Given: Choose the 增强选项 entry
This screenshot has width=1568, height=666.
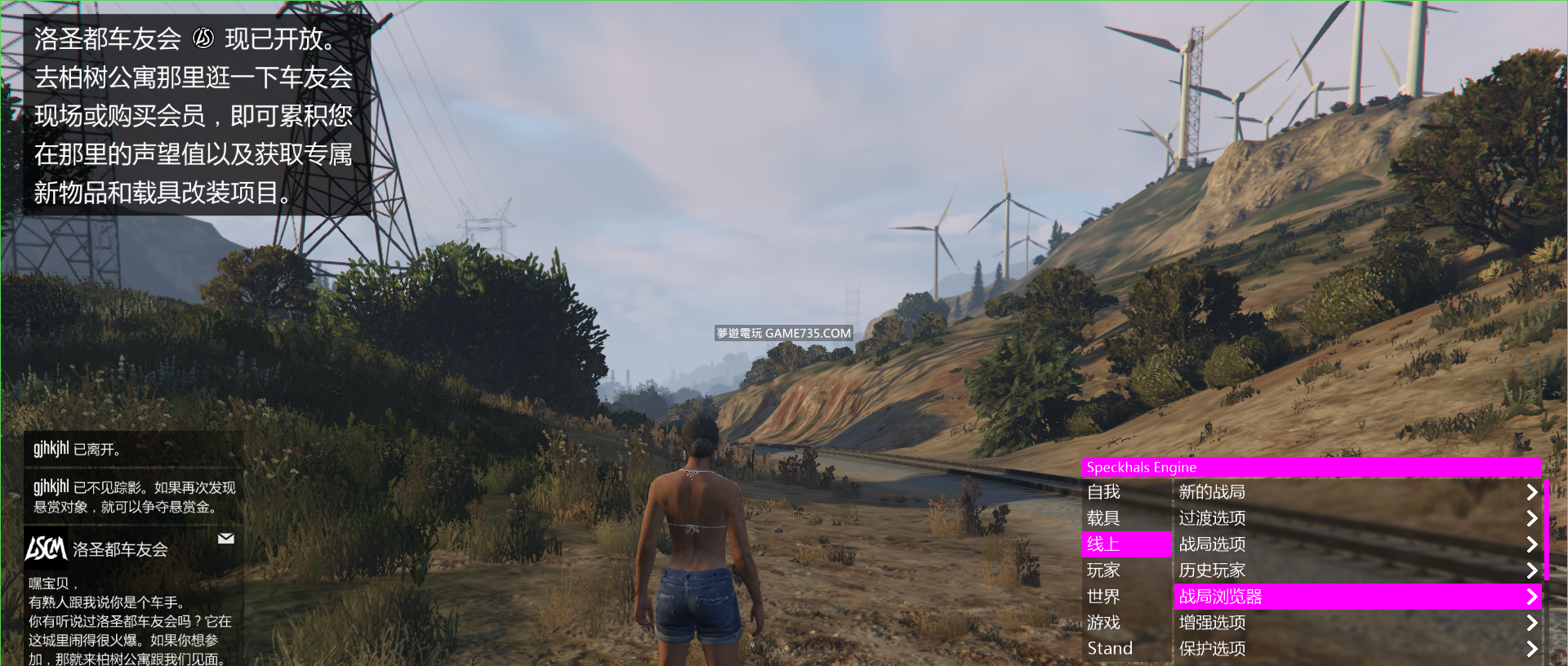Looking at the screenshot, I should coord(1356,623).
